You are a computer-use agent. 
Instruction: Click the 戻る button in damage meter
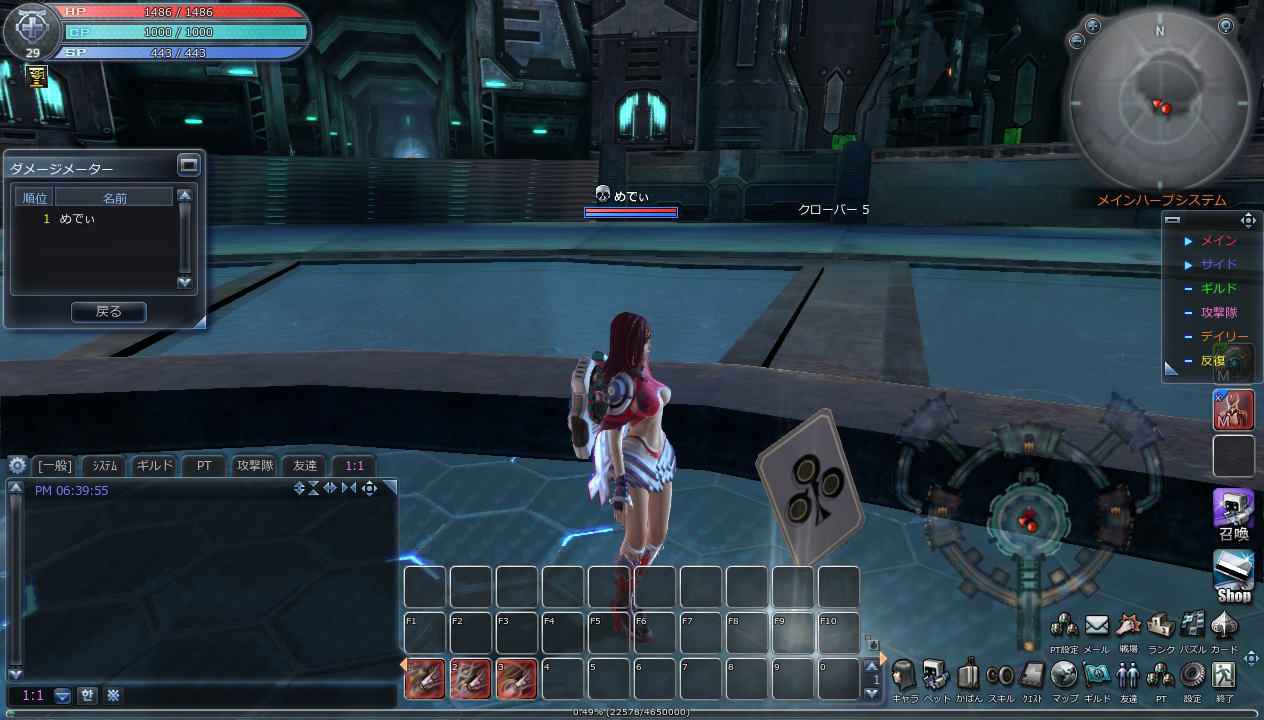108,312
